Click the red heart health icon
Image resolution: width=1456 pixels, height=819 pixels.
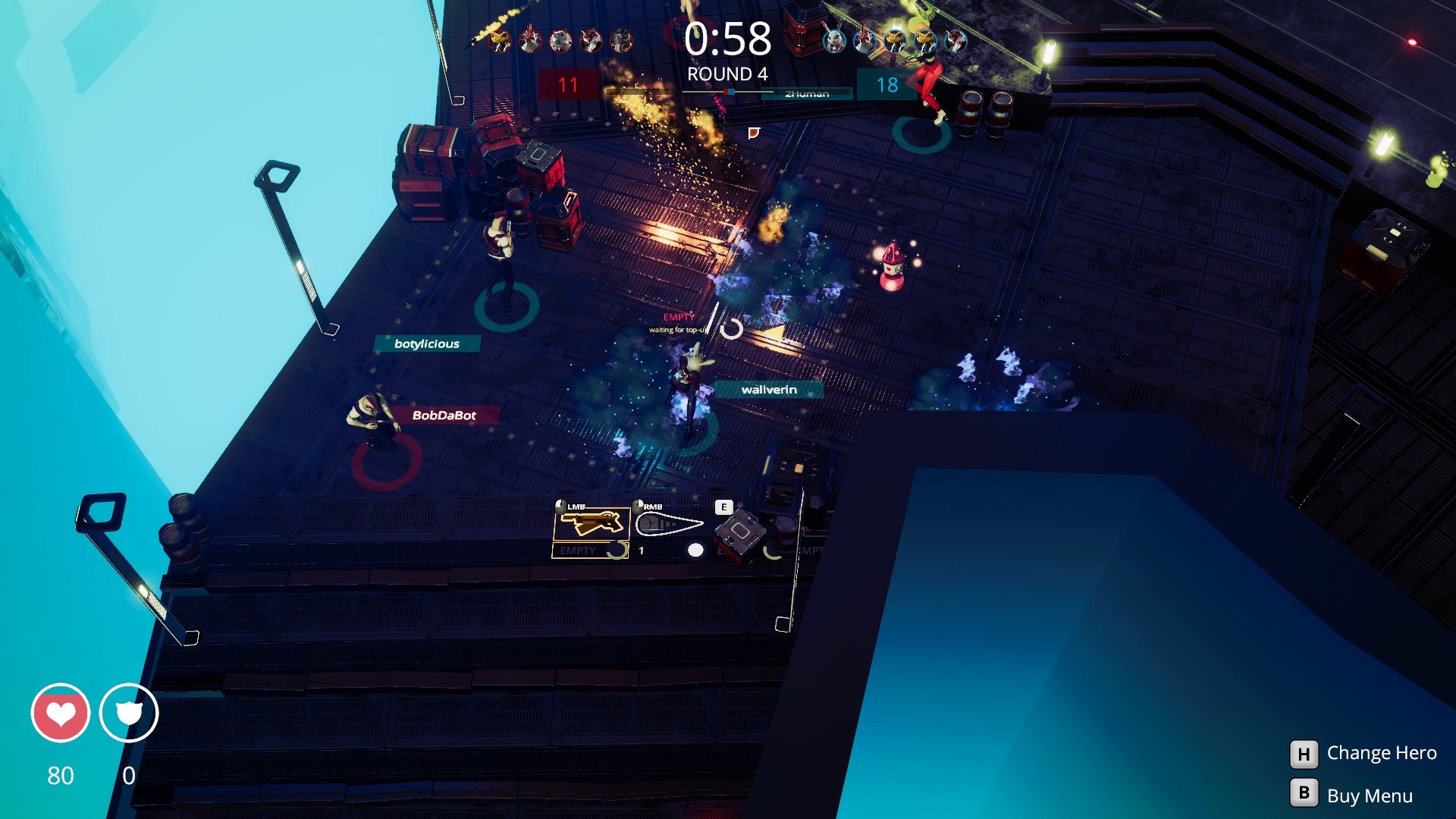(61, 713)
